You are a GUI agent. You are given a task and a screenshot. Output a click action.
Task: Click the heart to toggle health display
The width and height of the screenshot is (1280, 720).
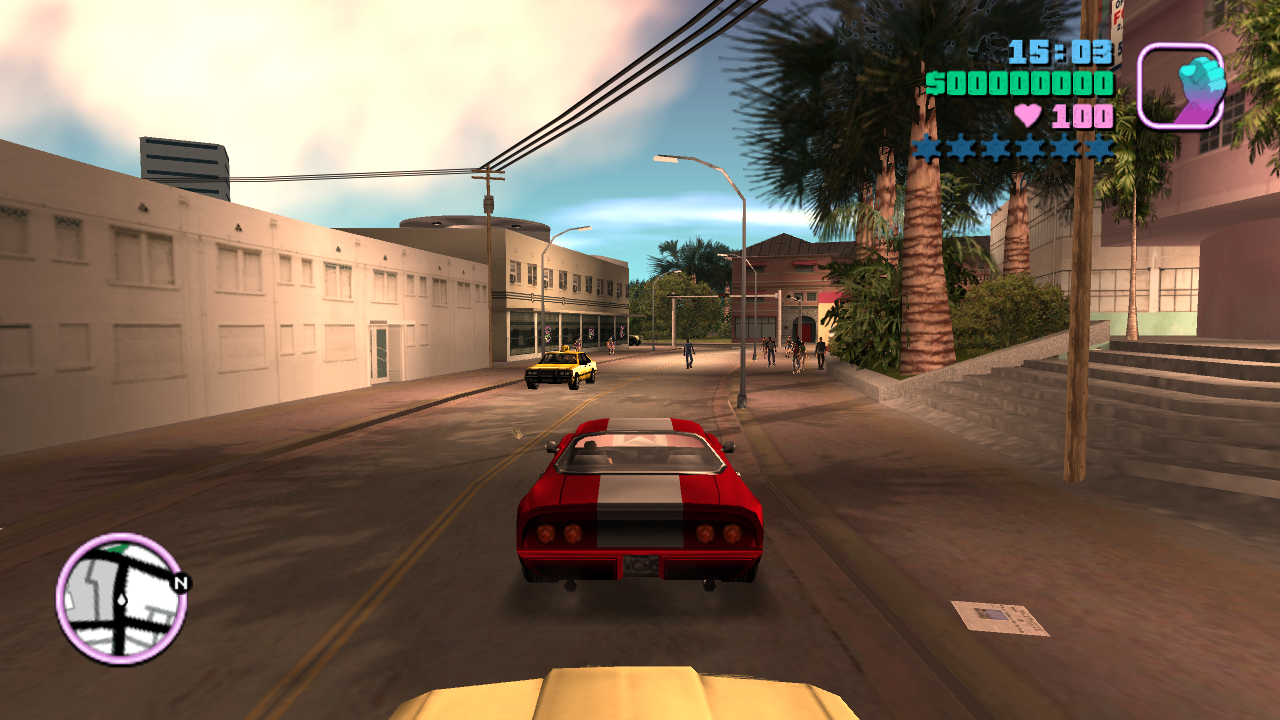(x=1028, y=115)
